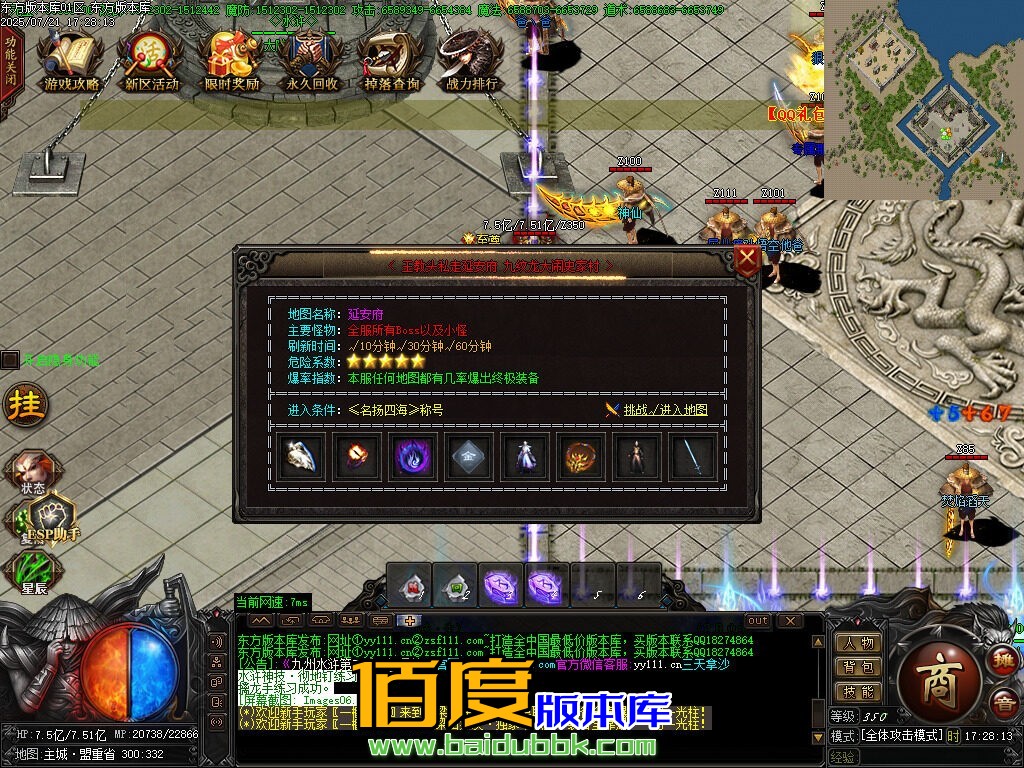This screenshot has width=1024, height=768.
Task: Close the 延安府 map info dialog
Action: [746, 262]
